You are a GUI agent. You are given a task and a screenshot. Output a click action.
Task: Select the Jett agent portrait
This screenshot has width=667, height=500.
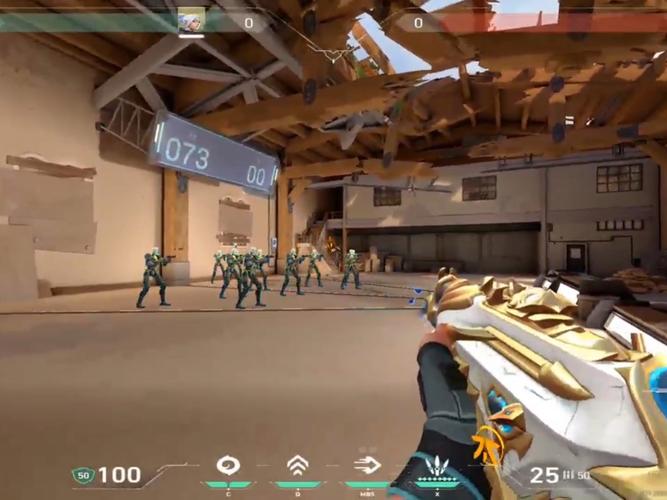pos(191,21)
